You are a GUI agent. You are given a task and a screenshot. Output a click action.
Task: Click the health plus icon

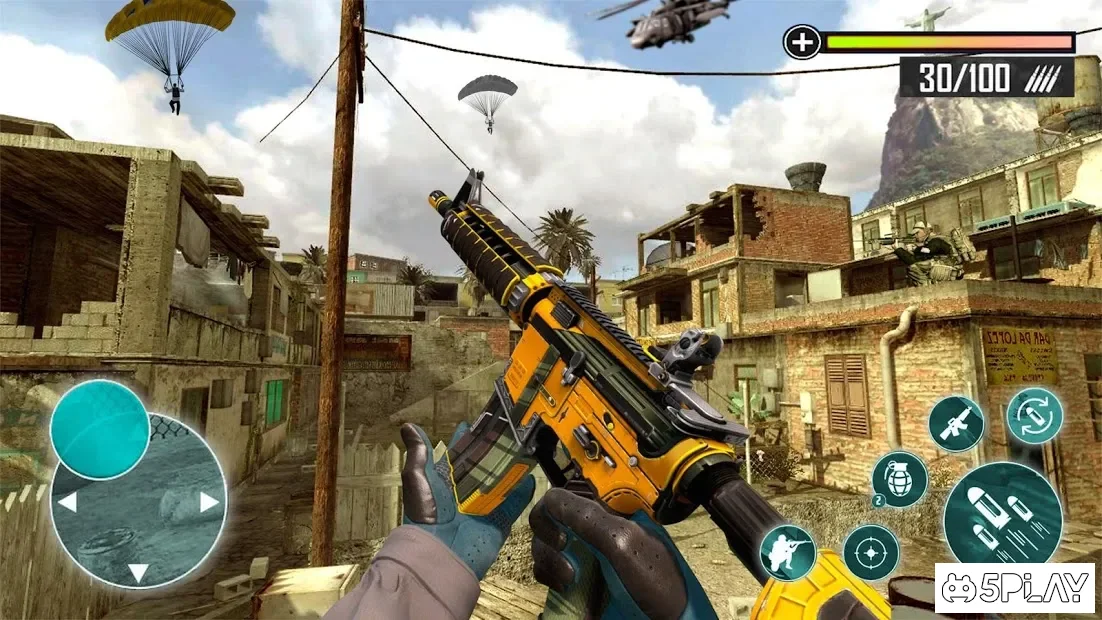[802, 43]
